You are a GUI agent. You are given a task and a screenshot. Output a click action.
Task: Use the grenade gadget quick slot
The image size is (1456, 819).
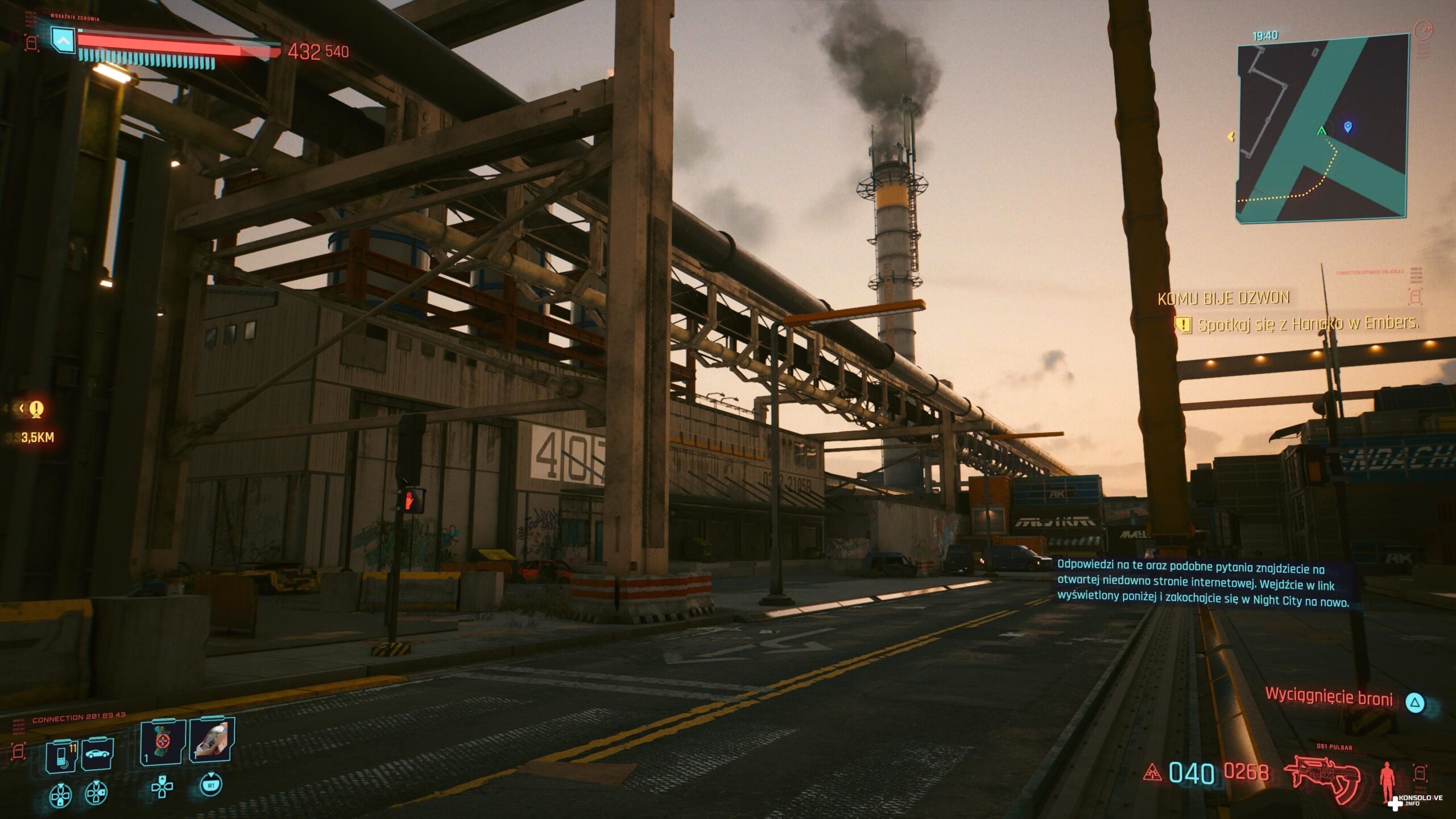coord(163,742)
